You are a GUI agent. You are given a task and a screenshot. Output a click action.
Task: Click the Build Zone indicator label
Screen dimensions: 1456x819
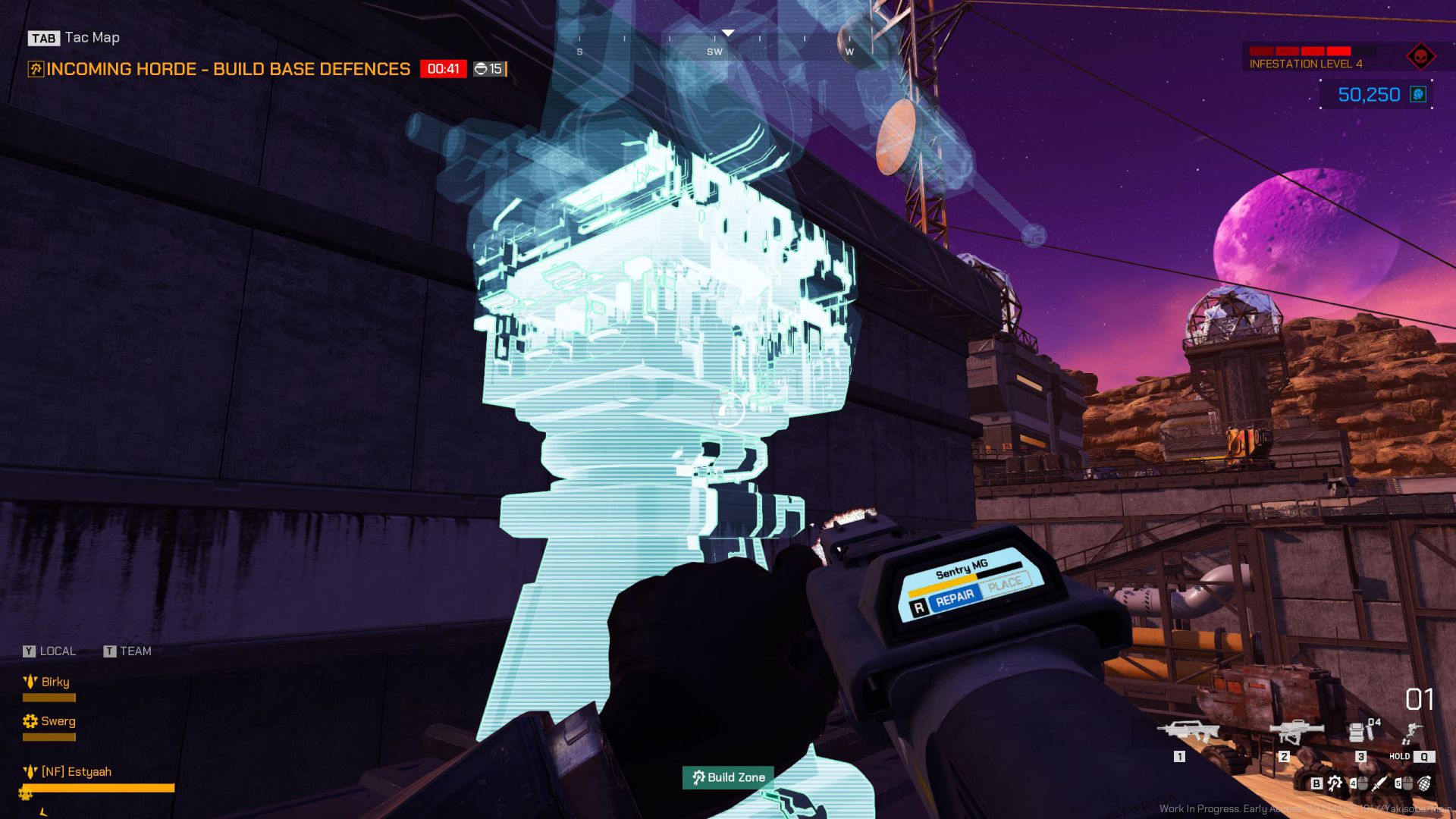728,777
